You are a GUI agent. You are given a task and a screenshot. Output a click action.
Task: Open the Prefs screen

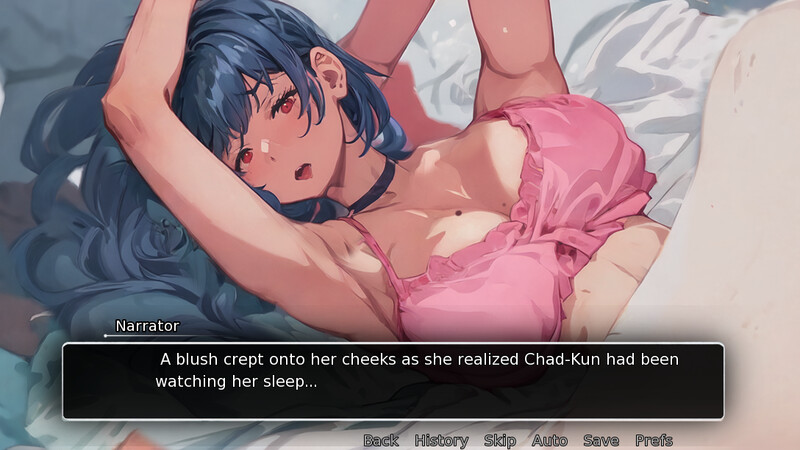click(x=654, y=440)
